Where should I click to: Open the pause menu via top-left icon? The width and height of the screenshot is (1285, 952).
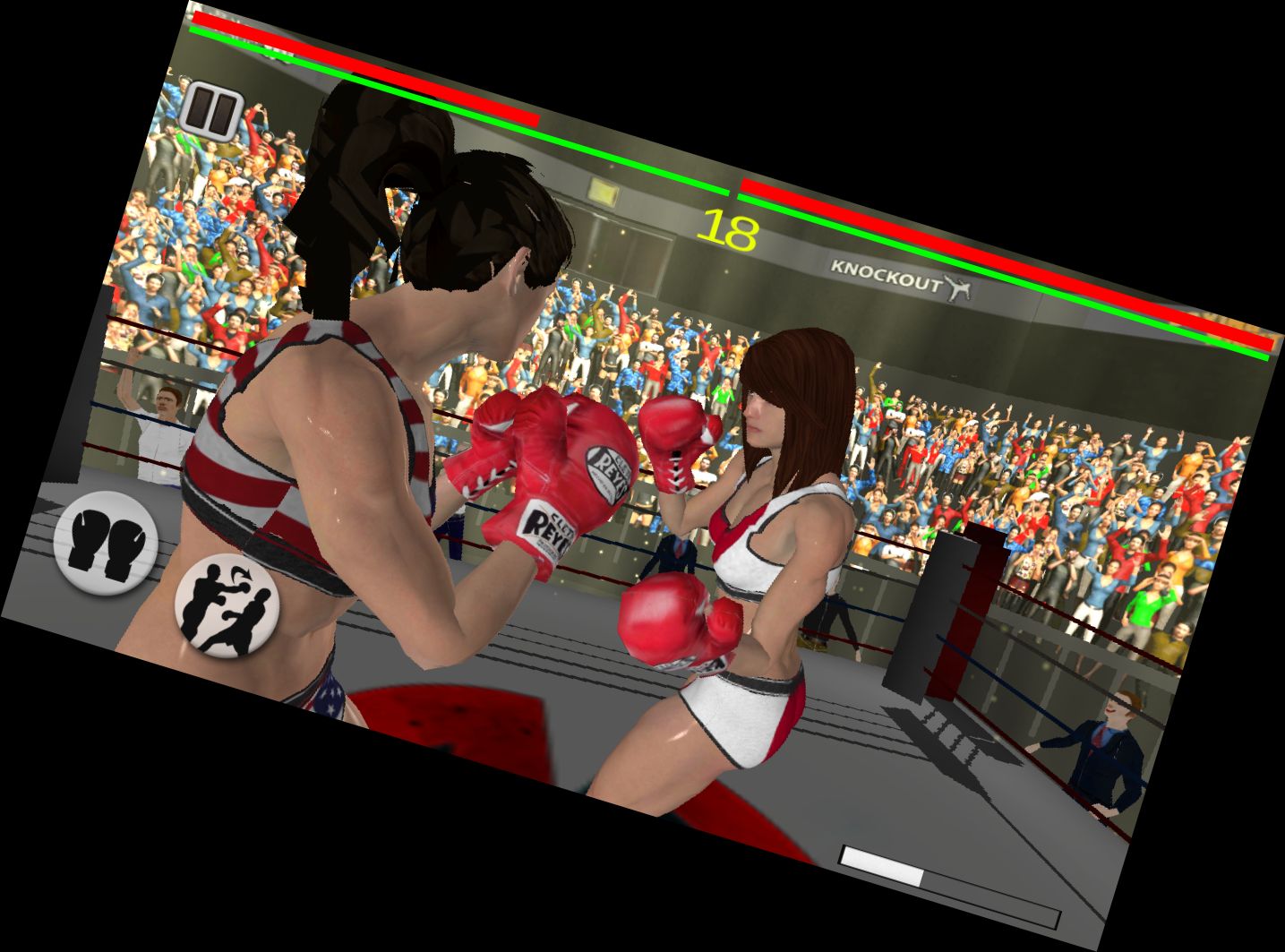click(215, 109)
